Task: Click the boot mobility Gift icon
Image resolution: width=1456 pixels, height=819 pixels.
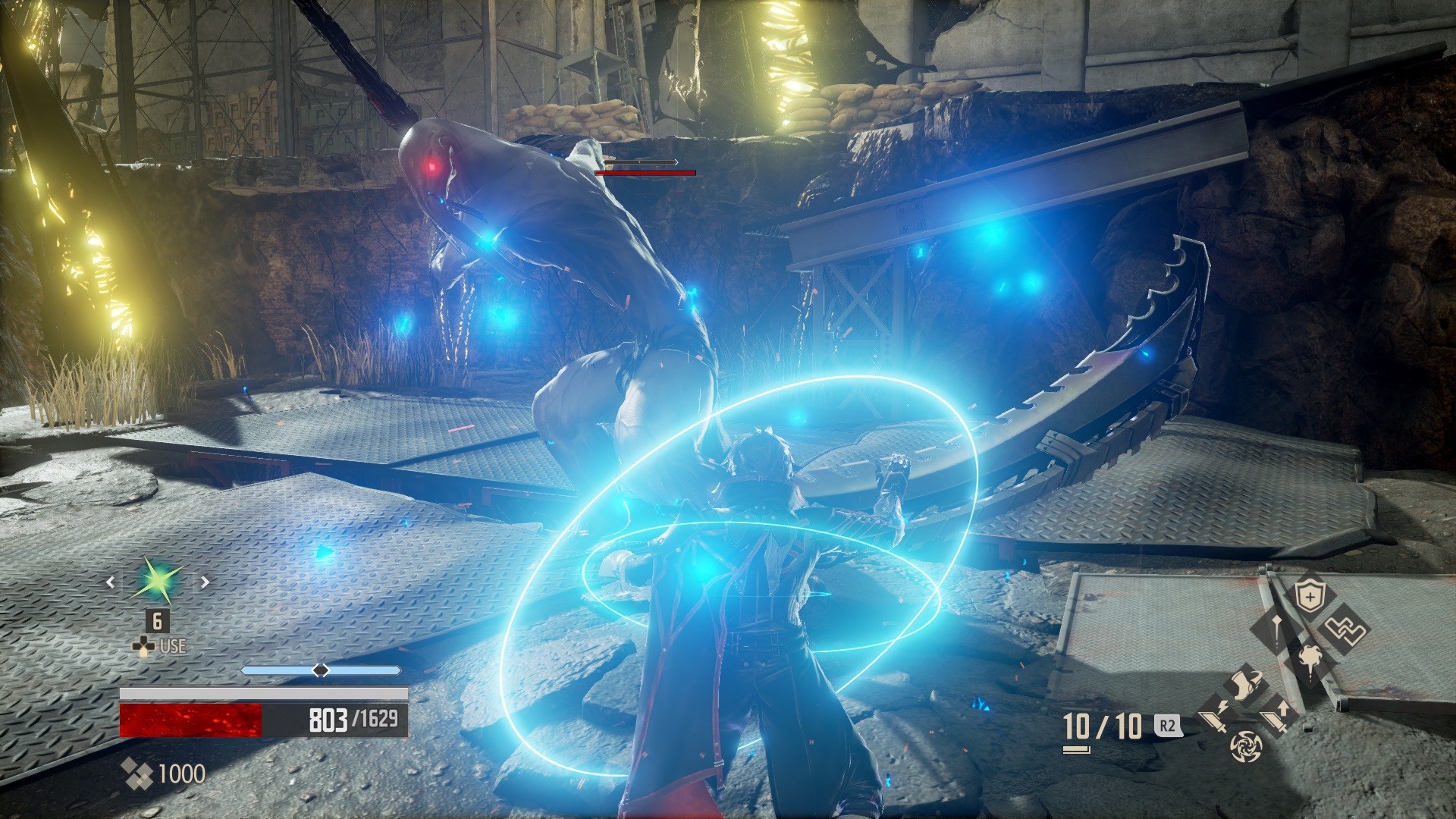Action: 1247,684
